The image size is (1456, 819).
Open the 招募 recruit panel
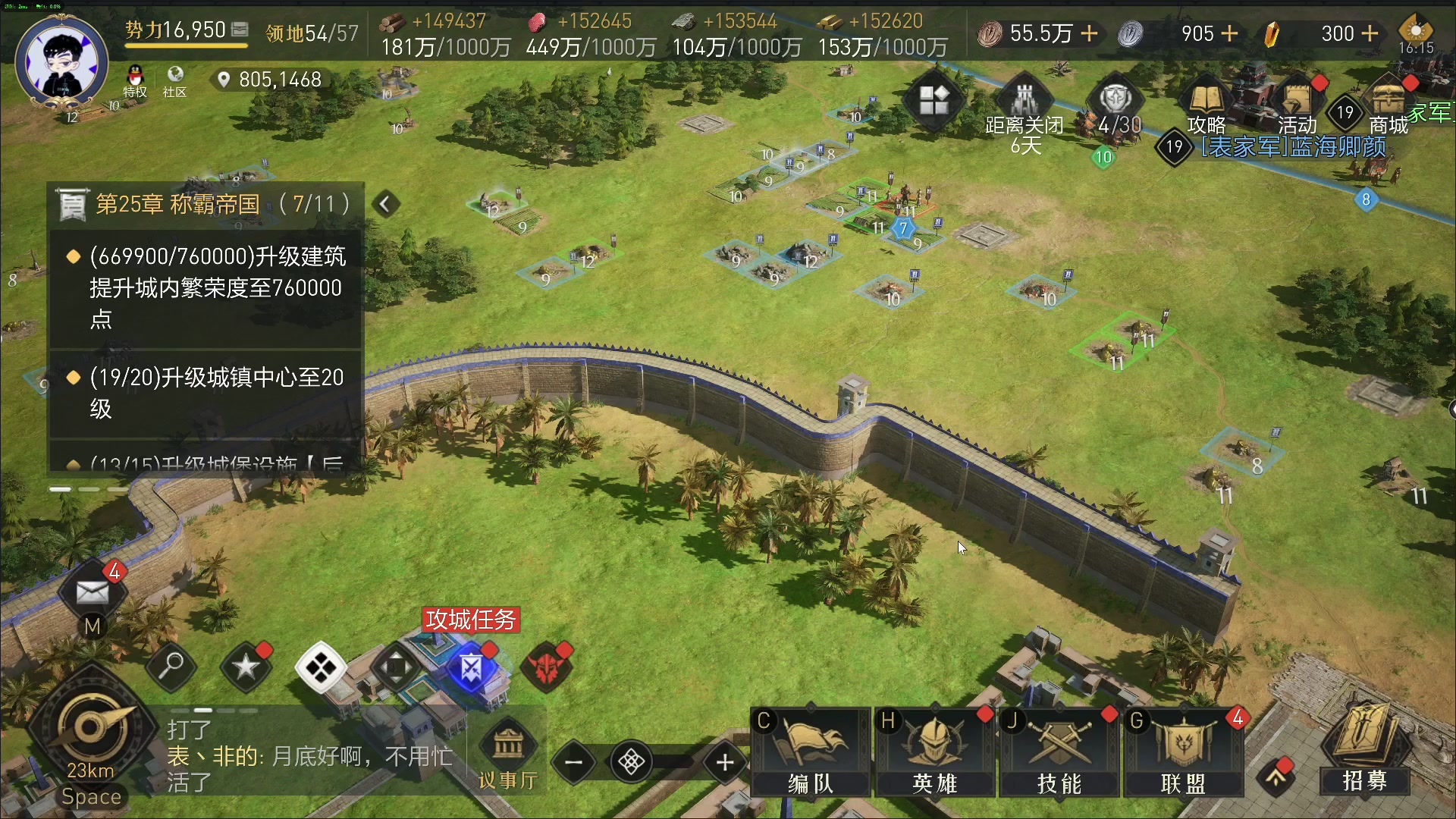[1365, 751]
